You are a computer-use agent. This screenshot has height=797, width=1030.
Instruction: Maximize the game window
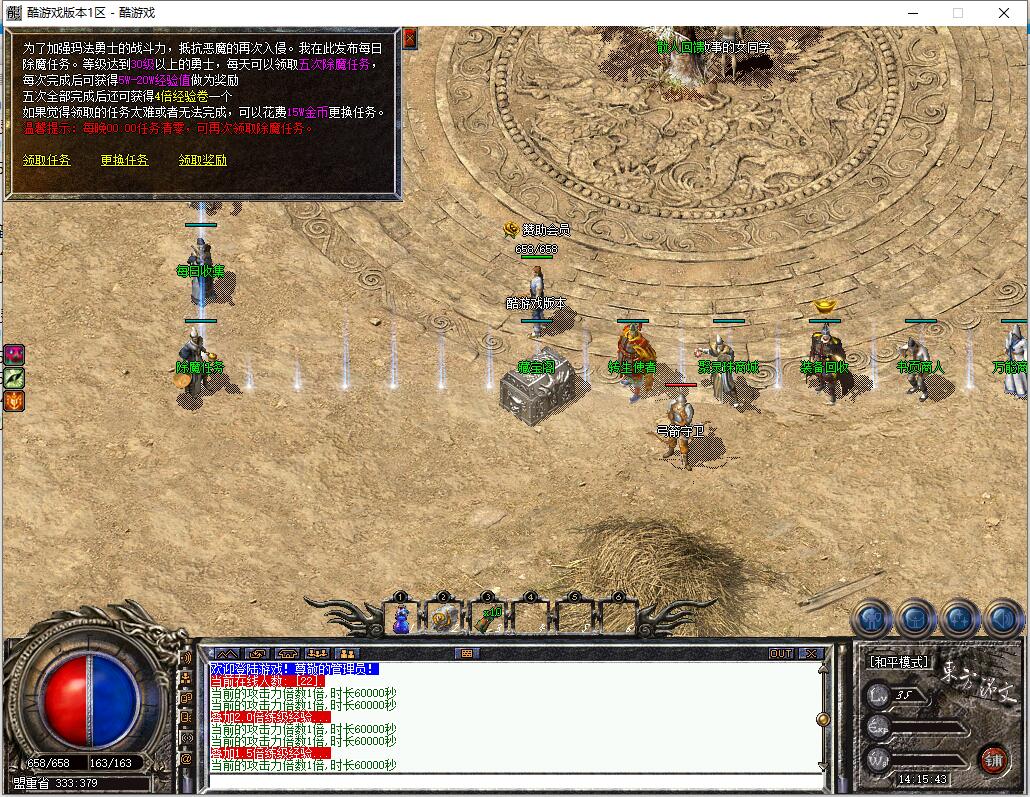click(x=957, y=14)
